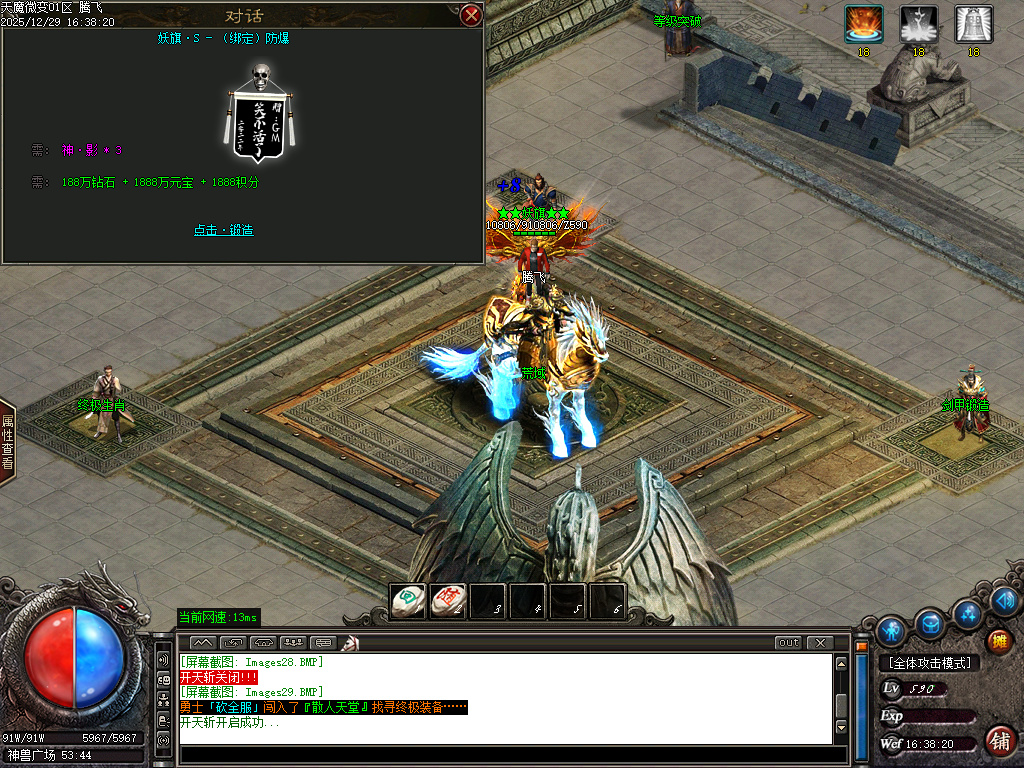Viewport: 1024px width, 768px height.
Task: Toggle the 全体攻击模式 attack mode label
Action: point(928,663)
